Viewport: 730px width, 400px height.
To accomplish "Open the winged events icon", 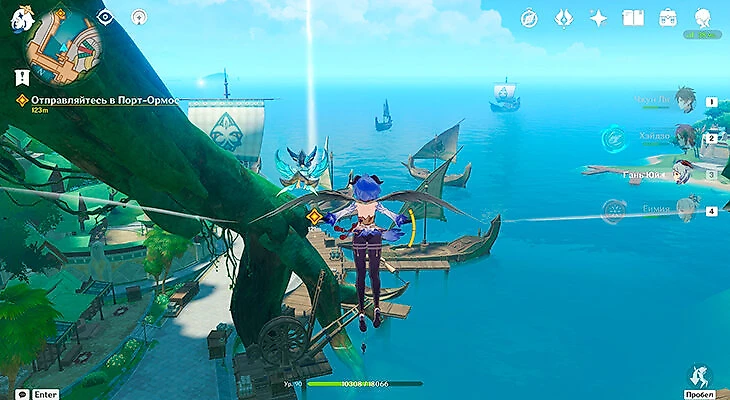I will click(x=563, y=18).
